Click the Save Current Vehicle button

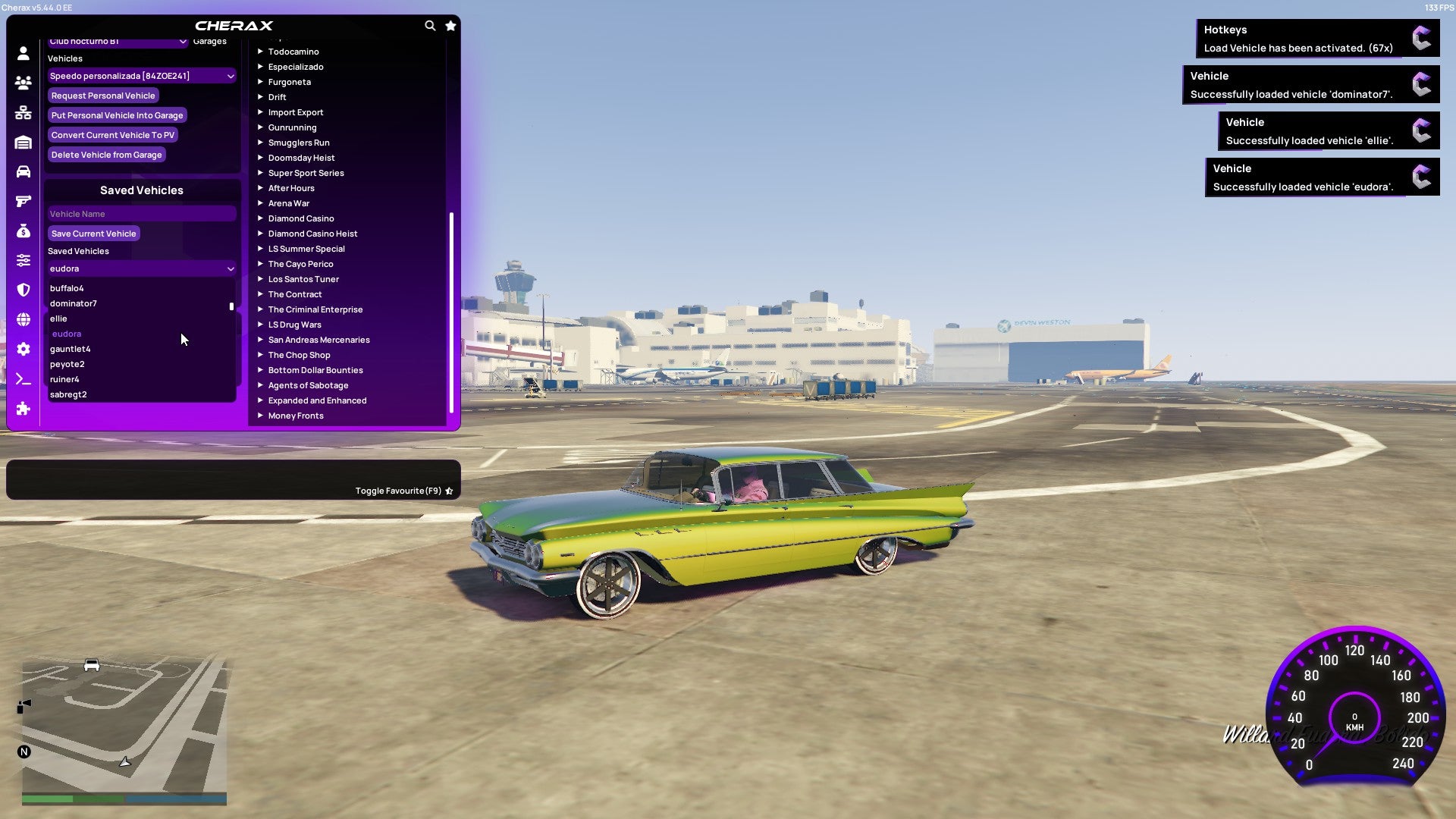tap(93, 233)
